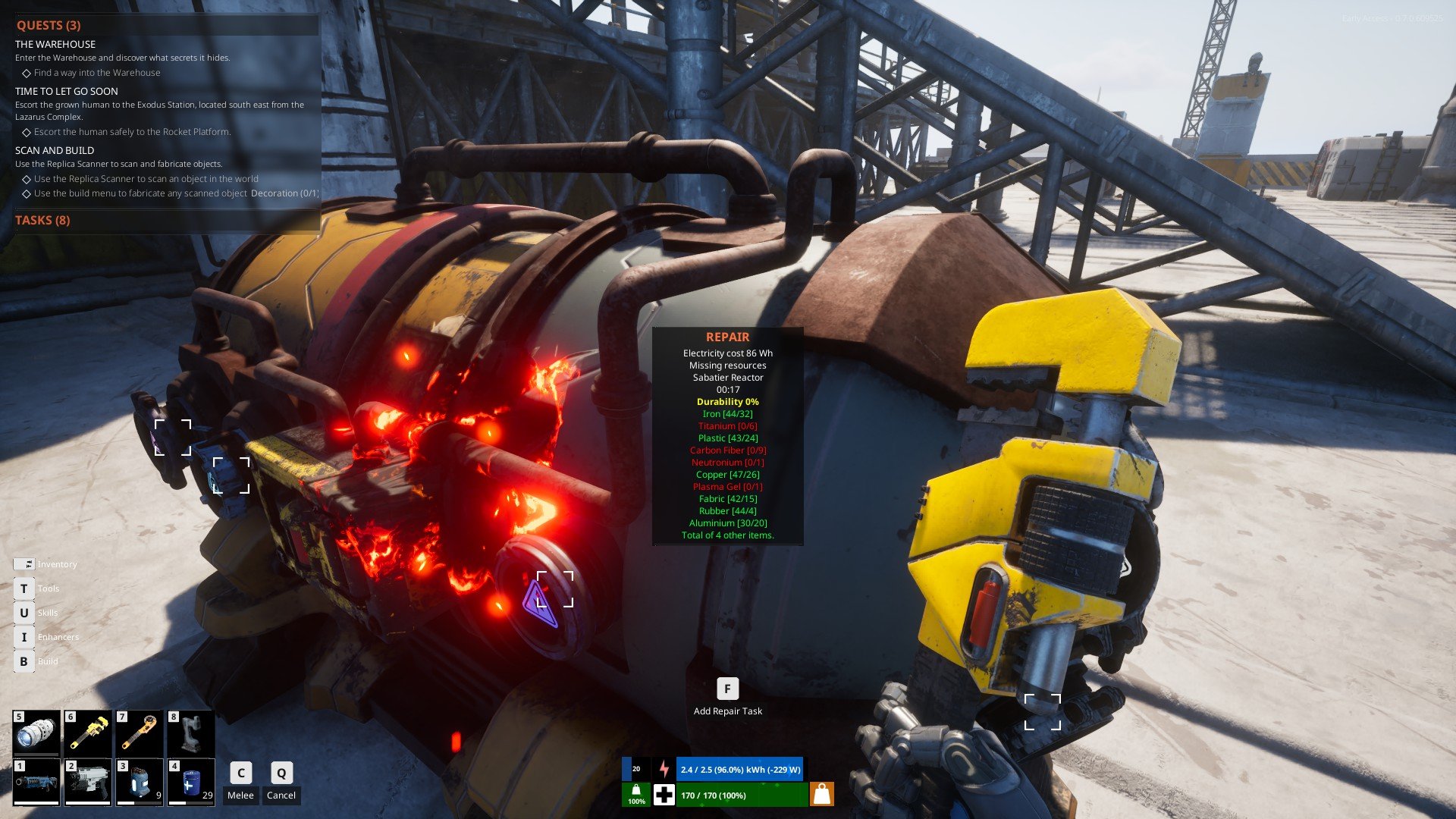
Task: Collapse the QUESTS (3) header
Action: 49,25
